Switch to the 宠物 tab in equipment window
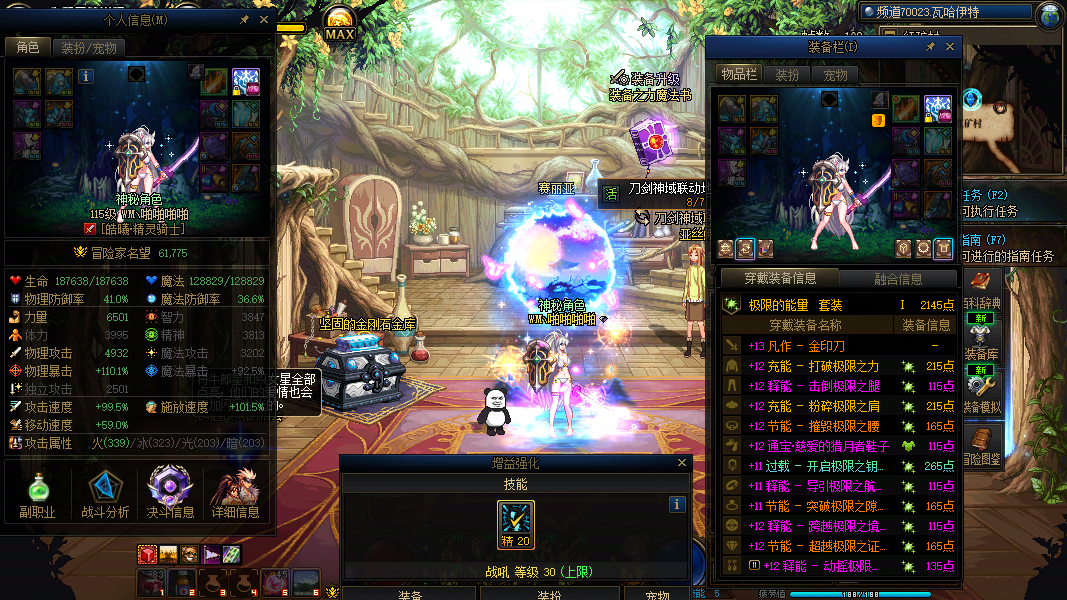Image resolution: width=1067 pixels, height=600 pixels. coord(835,75)
